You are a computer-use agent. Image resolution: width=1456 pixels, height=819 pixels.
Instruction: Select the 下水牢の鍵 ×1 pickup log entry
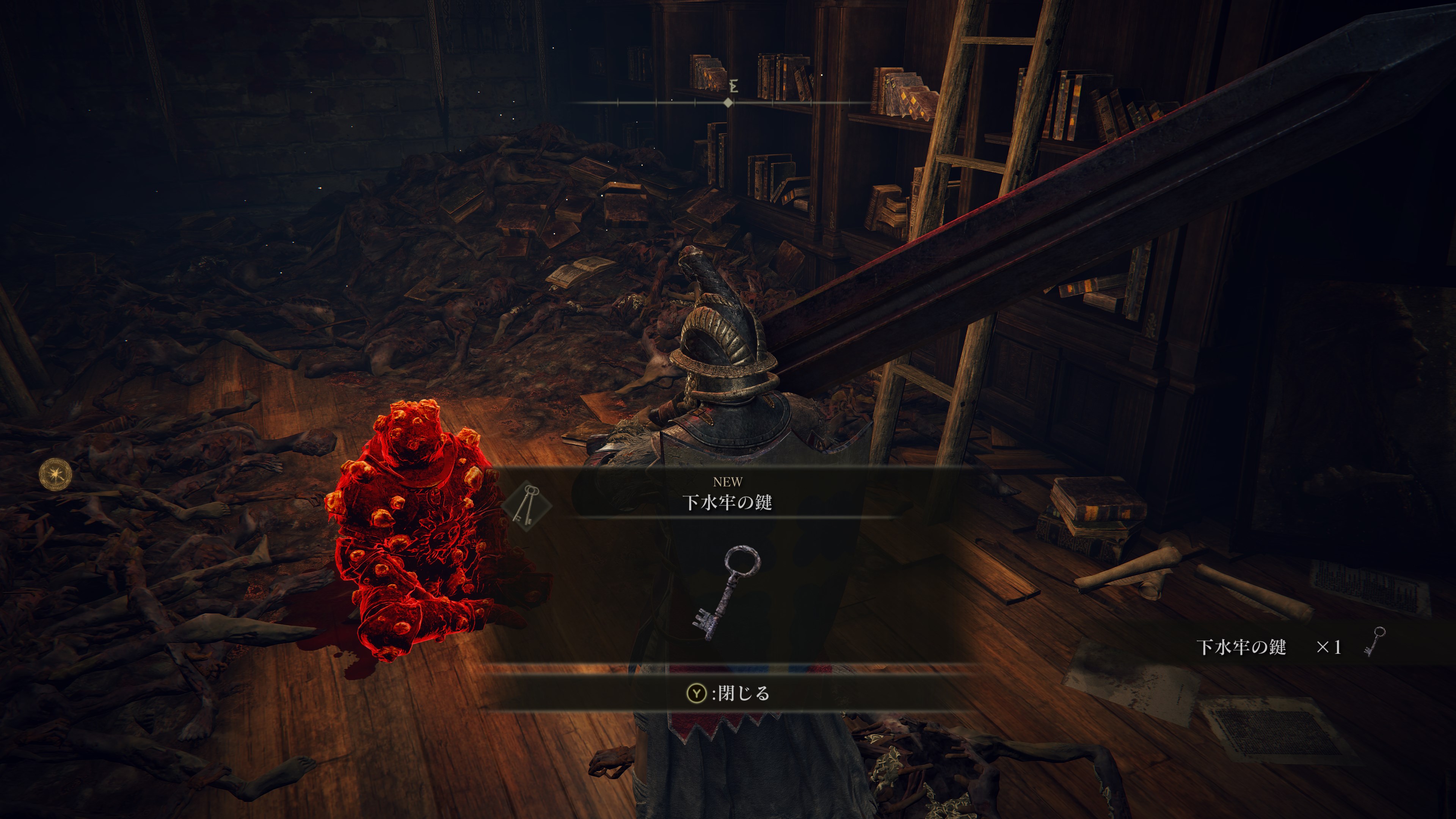click(1289, 646)
